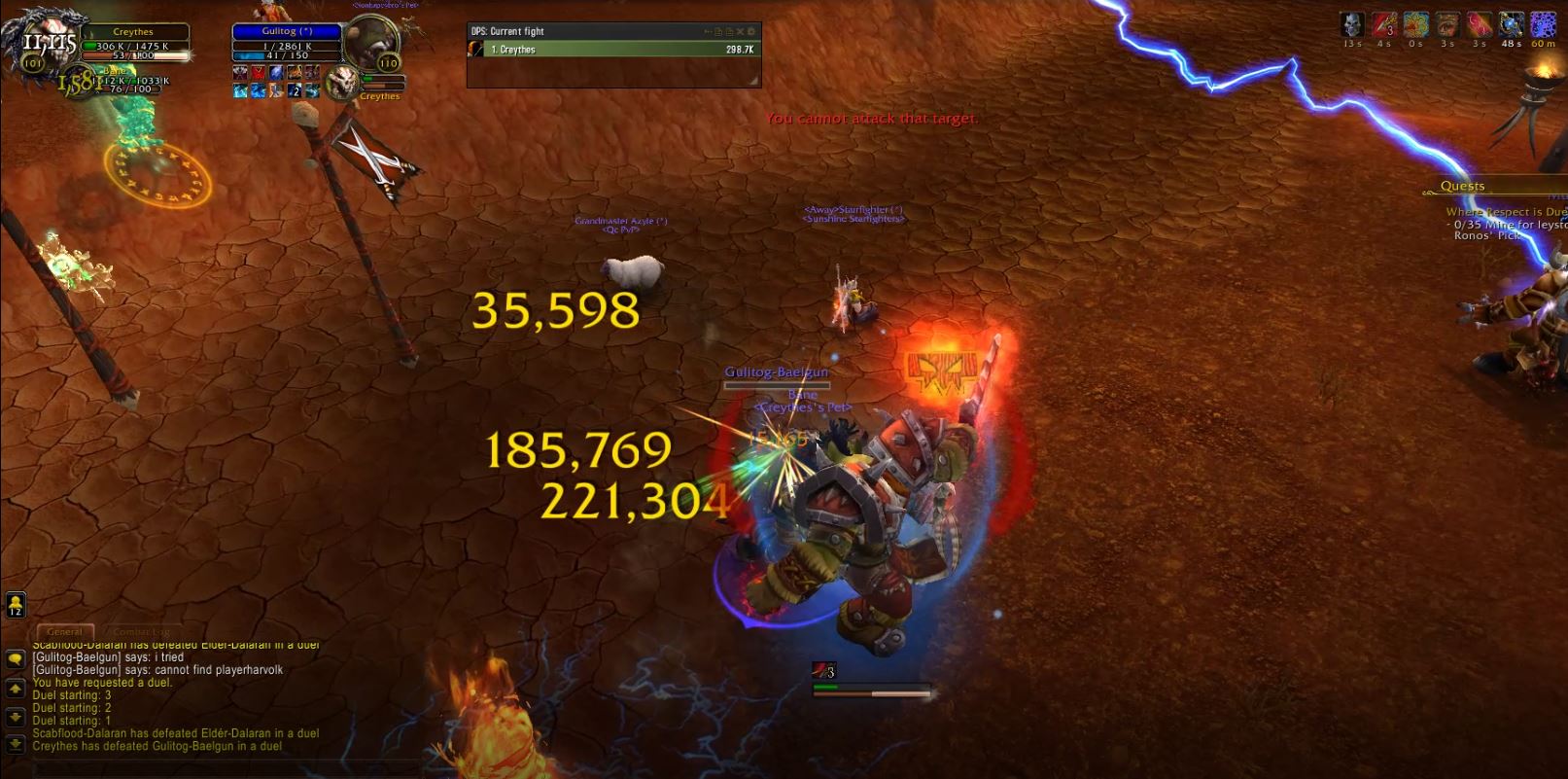This screenshot has width=1568, height=779.
Task: Switch to the General chat tab
Action: tap(65, 631)
